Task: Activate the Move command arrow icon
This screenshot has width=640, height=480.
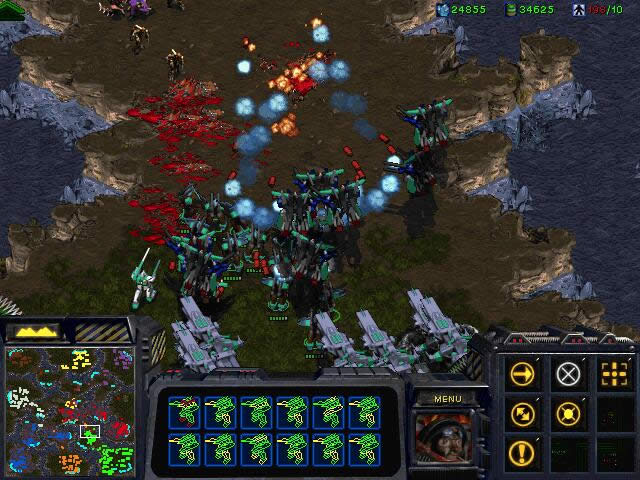Action: click(x=524, y=375)
